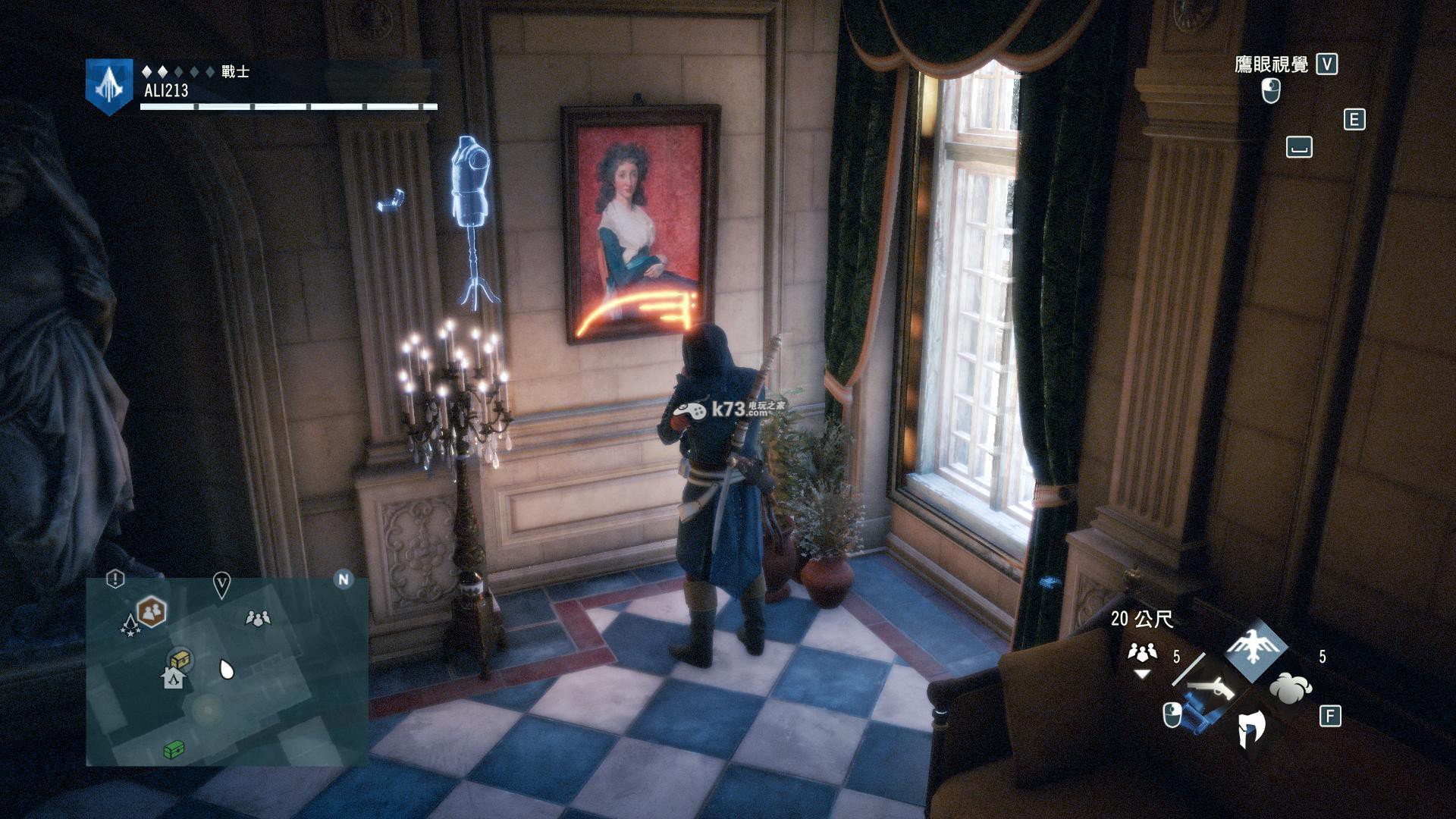This screenshot has width=1456, height=819.
Task: Click the assassin house marker on minimap
Action: coord(174,677)
